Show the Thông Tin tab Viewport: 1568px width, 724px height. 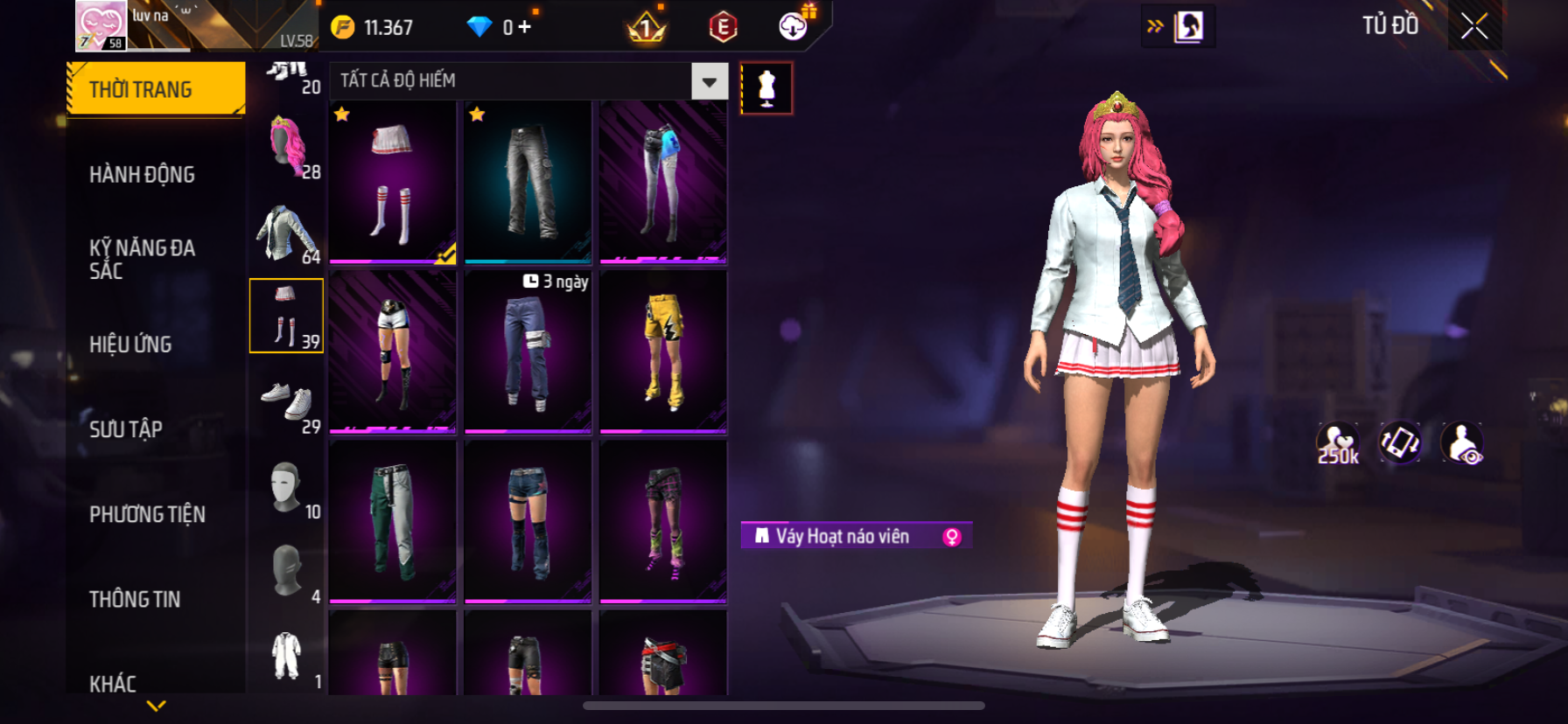tap(135, 599)
